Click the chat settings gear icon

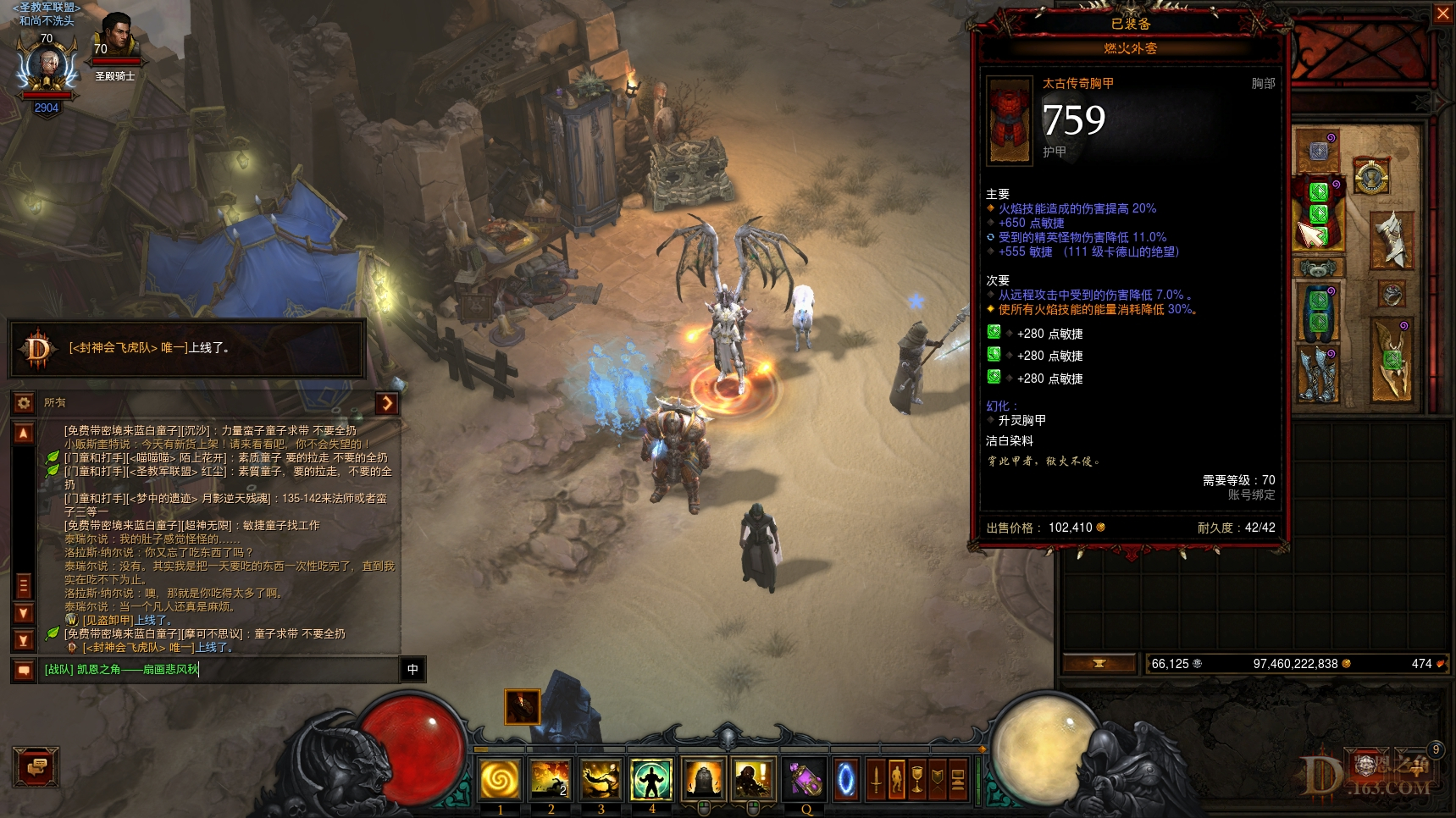coord(23,403)
